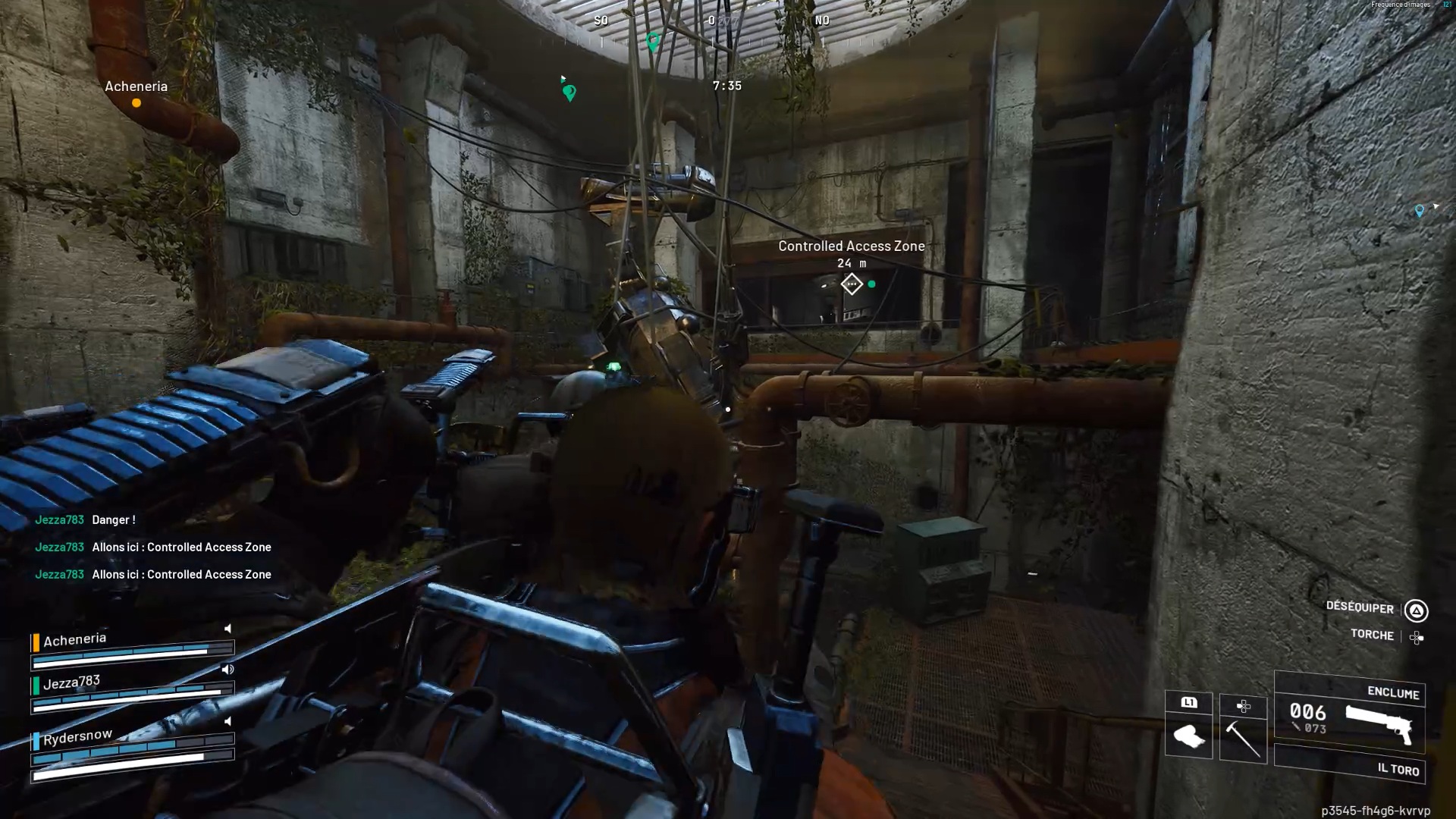This screenshot has width=1456, height=819.
Task: Mute Acheneria via the speaker icon
Action: point(227,629)
